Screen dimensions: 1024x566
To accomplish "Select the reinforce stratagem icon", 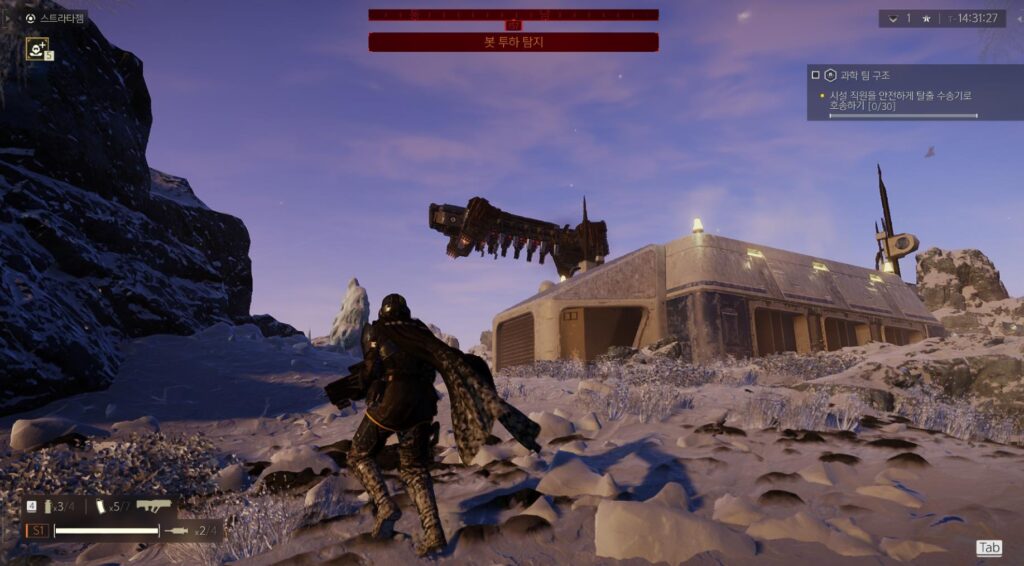I will [x=37, y=47].
